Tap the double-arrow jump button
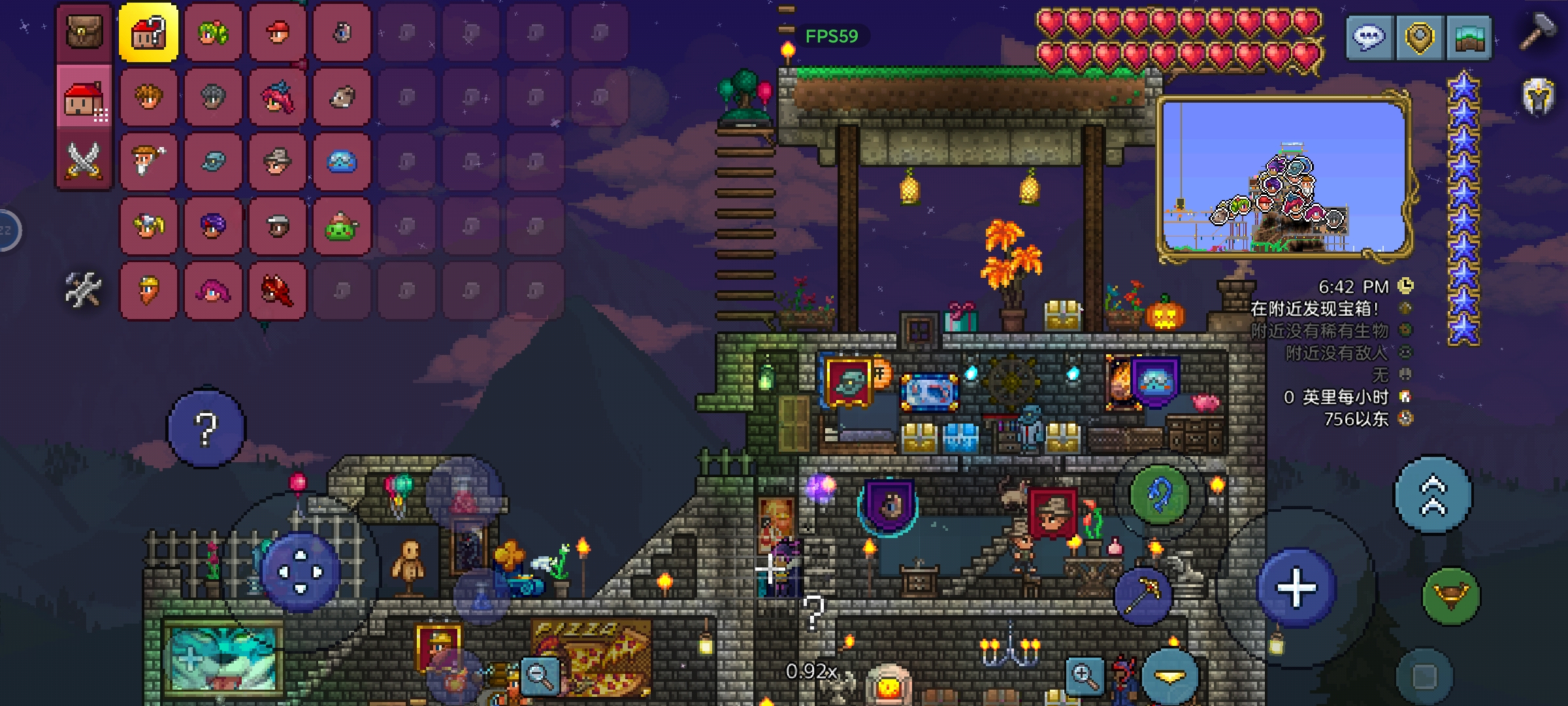The image size is (1568, 706). [1433, 495]
